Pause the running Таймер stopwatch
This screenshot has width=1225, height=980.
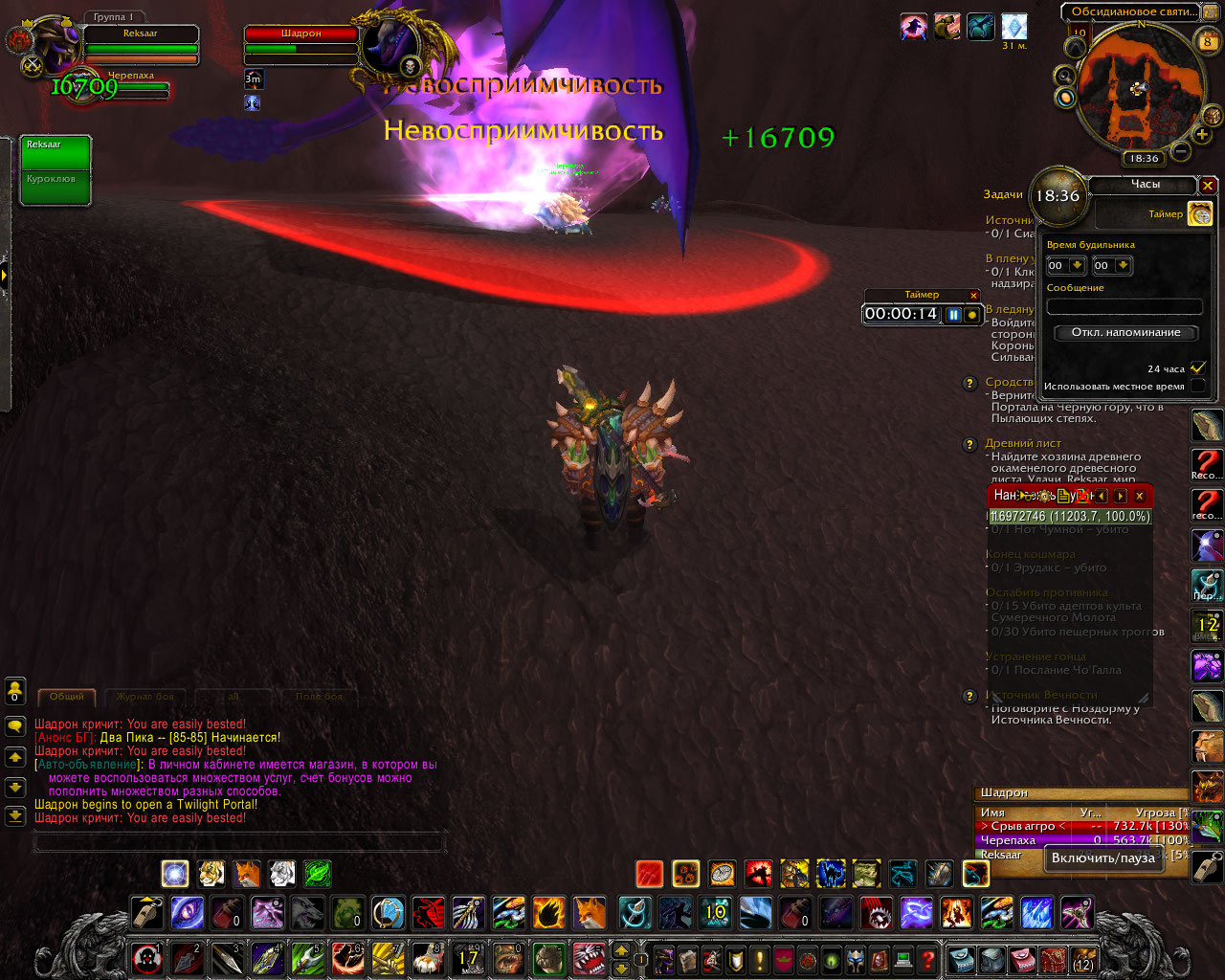(x=954, y=314)
